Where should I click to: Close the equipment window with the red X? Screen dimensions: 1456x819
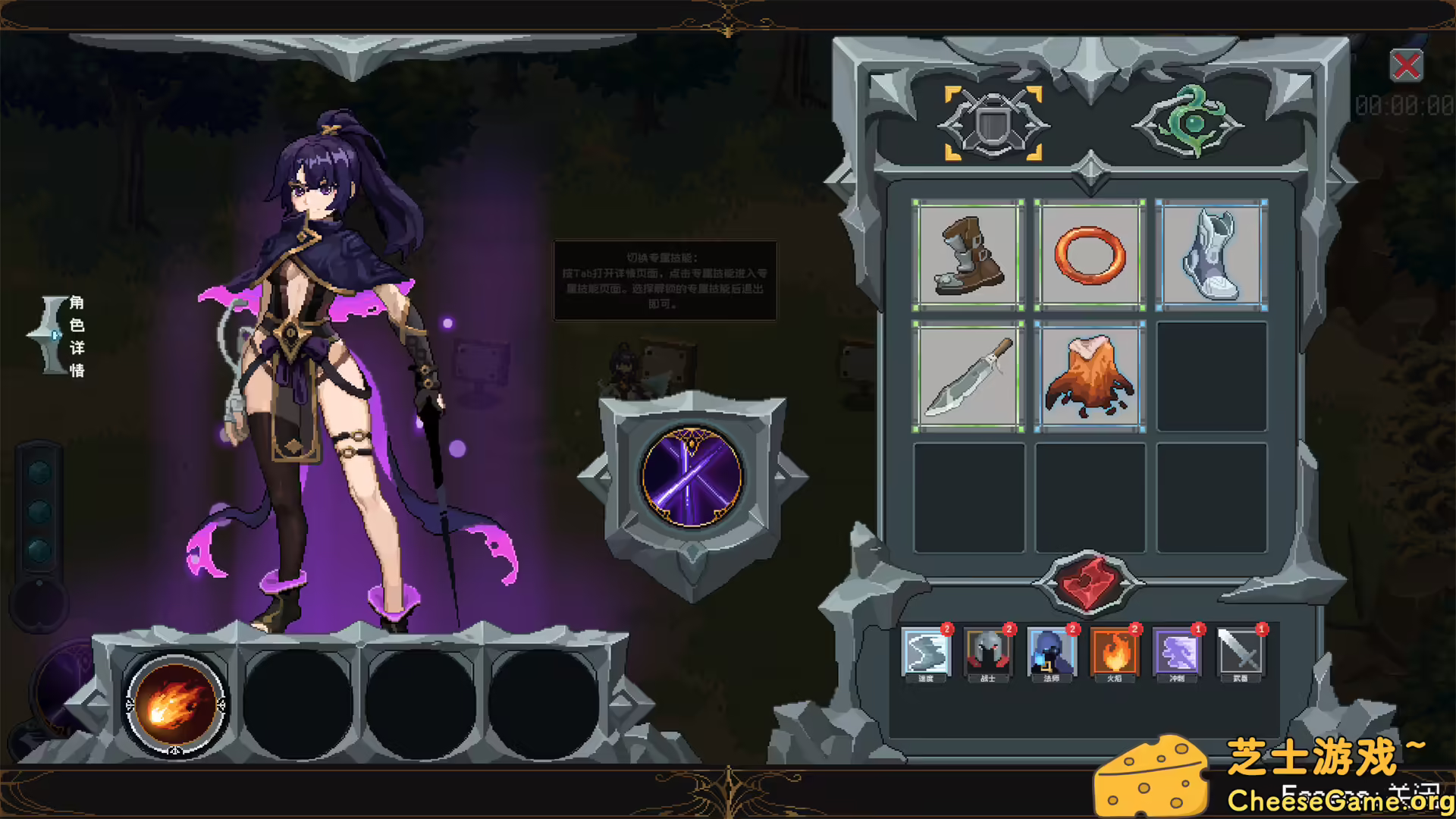point(1407,66)
